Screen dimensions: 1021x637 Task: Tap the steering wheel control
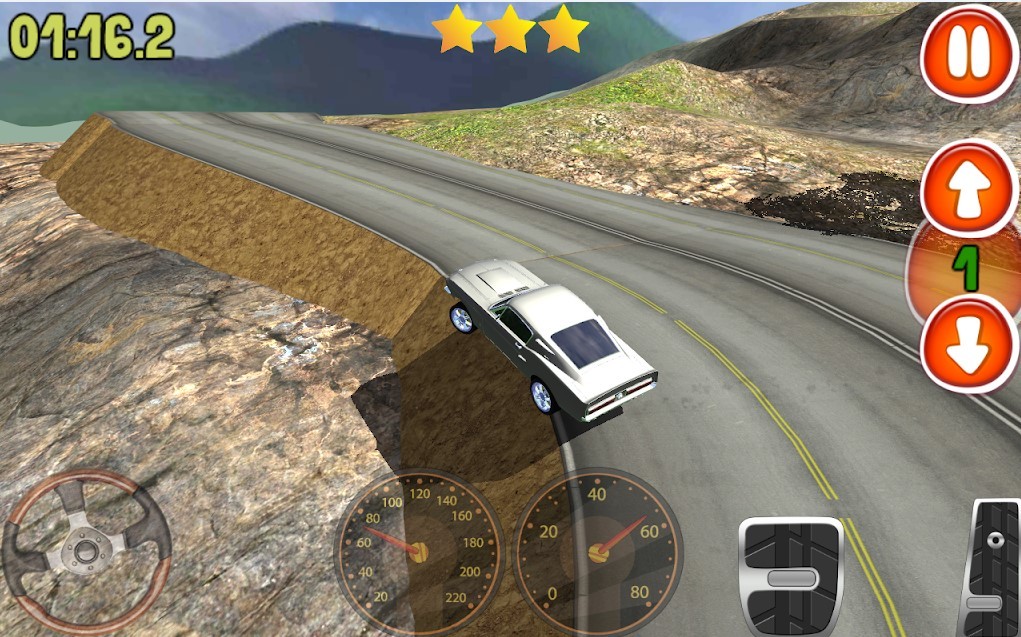pos(86,548)
